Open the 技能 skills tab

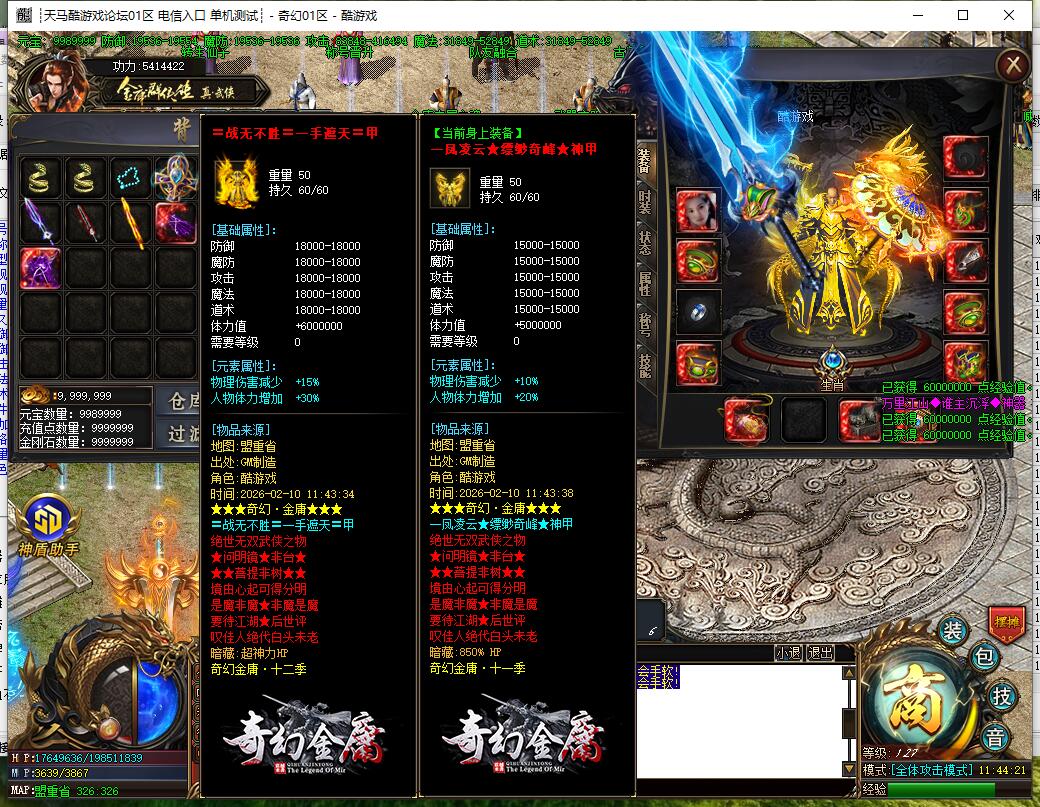[x=645, y=365]
